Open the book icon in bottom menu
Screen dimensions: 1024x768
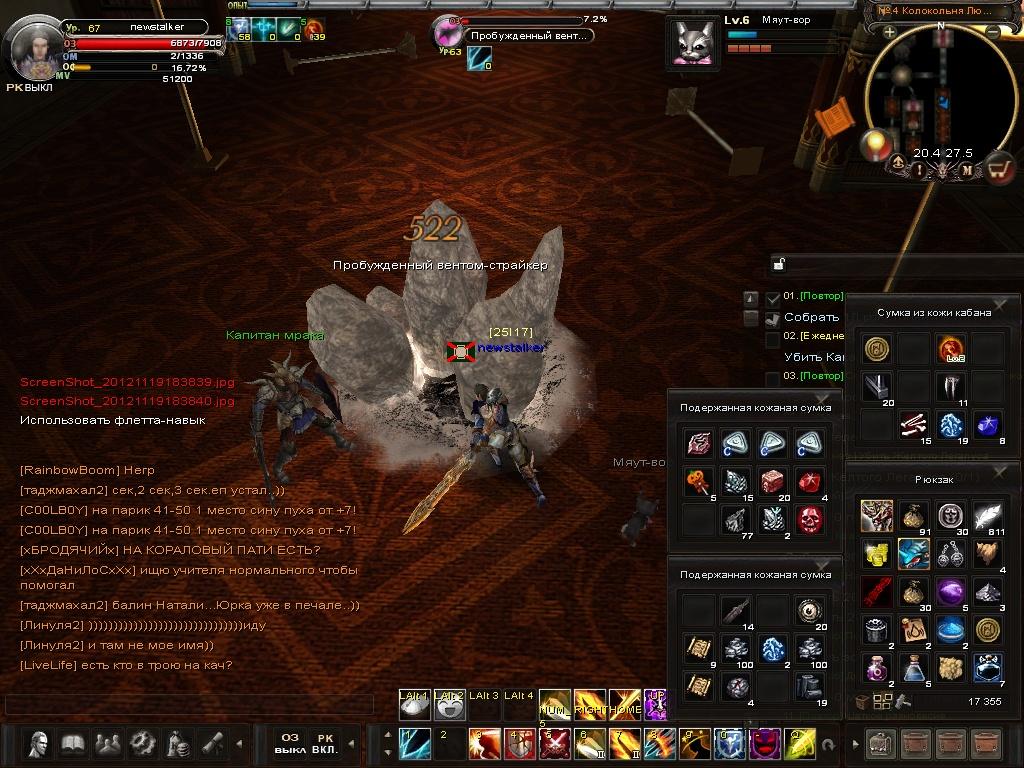point(73,743)
